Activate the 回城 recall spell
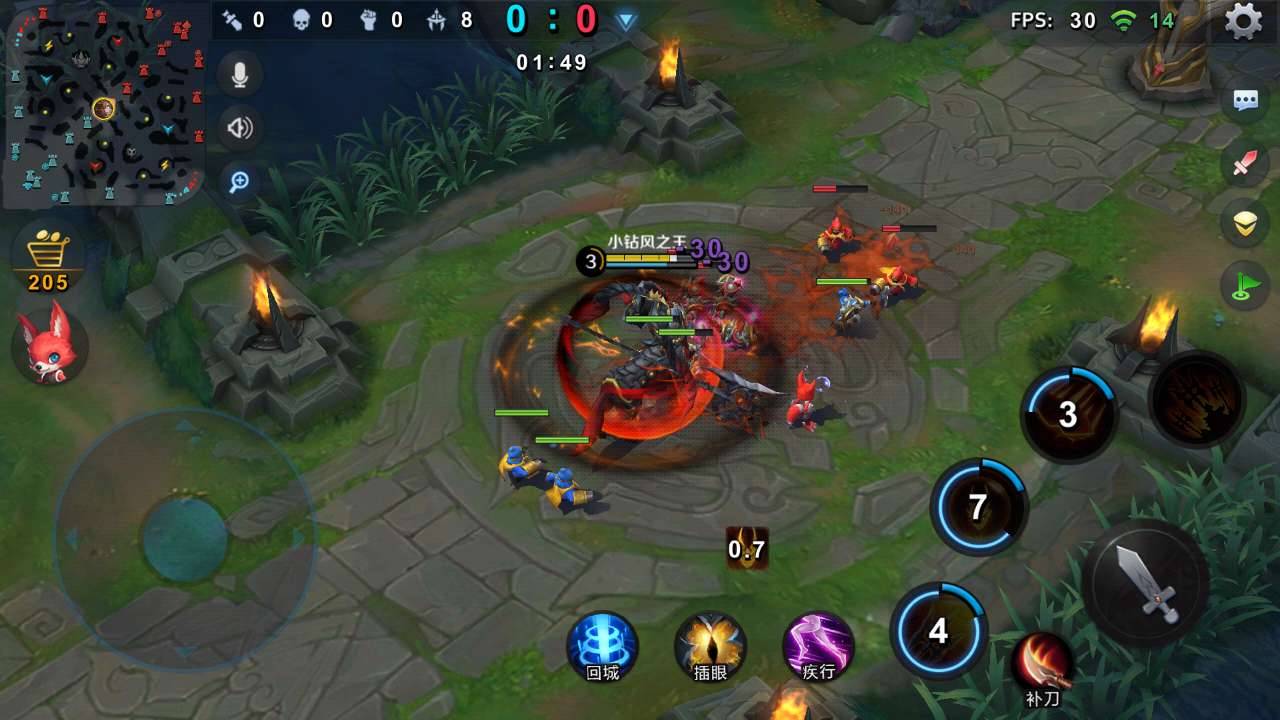The width and height of the screenshot is (1280, 720). [602, 647]
